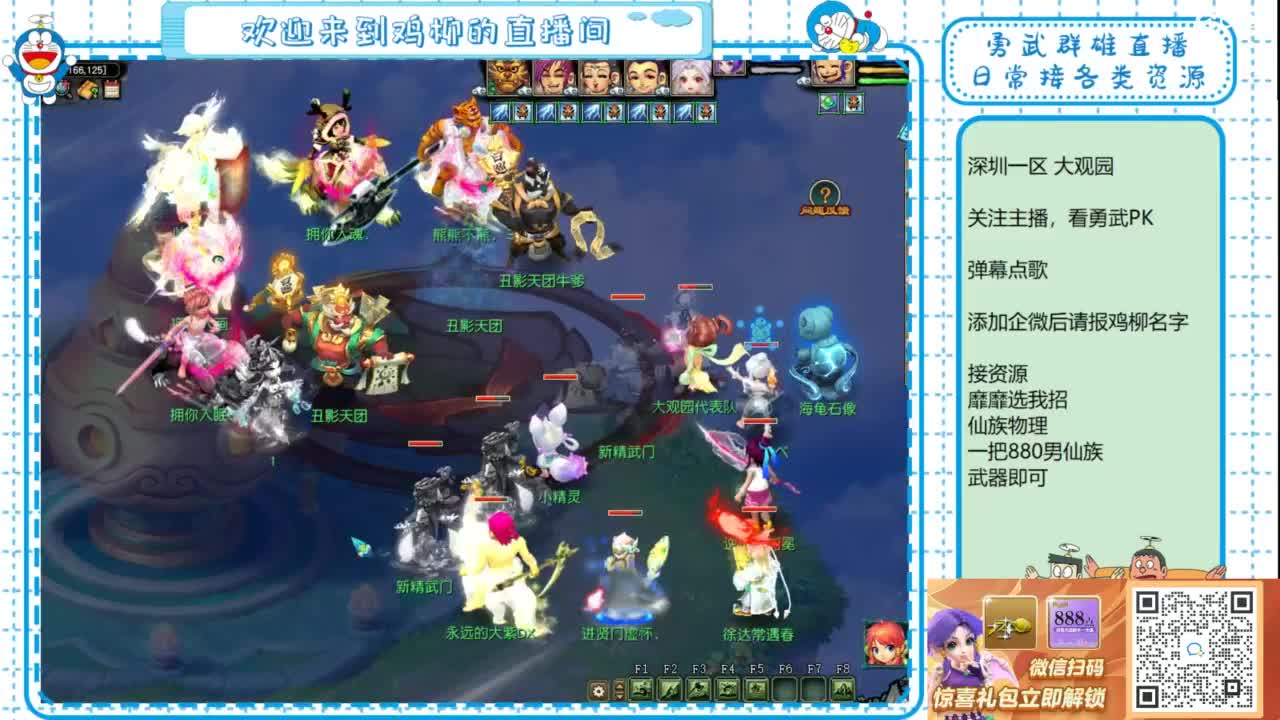Screen dimensions: 1280x720
Task: Collapse the skill bar with the up-down arrow toggle
Action: (619, 690)
